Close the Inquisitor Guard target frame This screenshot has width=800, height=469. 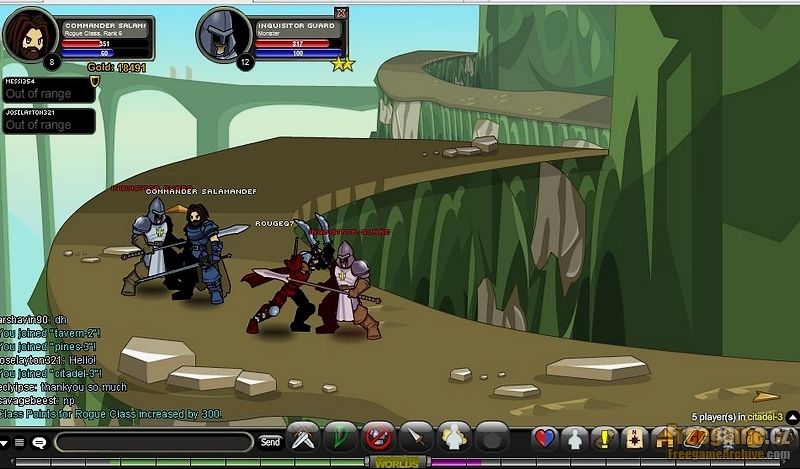pos(341,13)
